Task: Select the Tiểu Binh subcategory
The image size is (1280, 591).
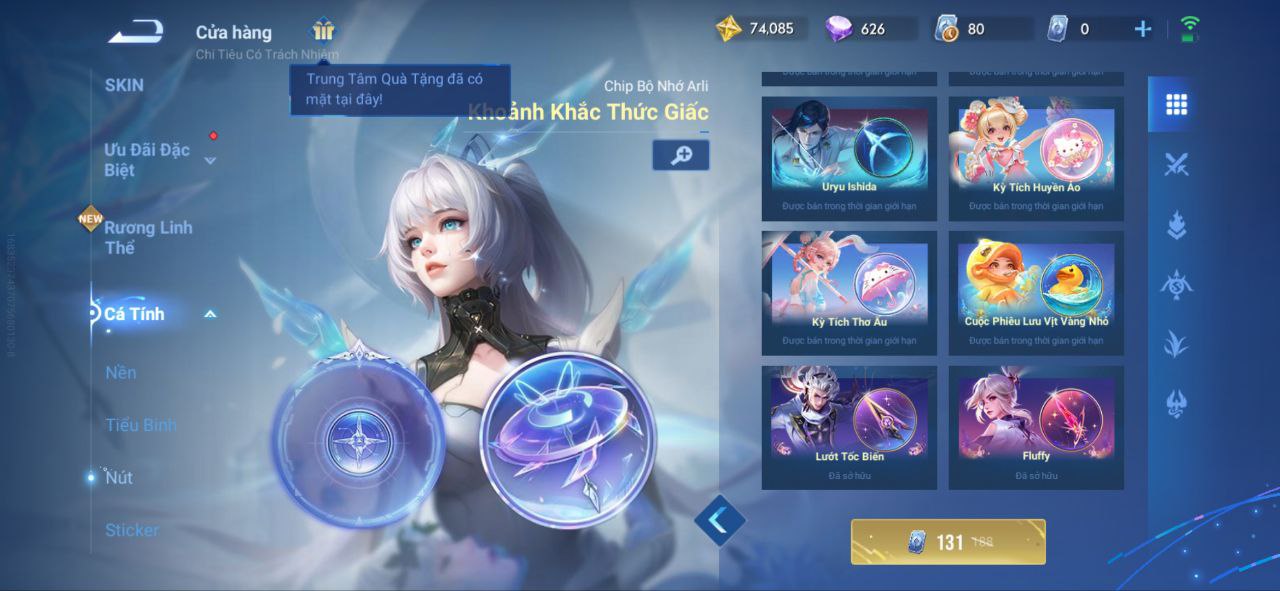Action: point(140,425)
